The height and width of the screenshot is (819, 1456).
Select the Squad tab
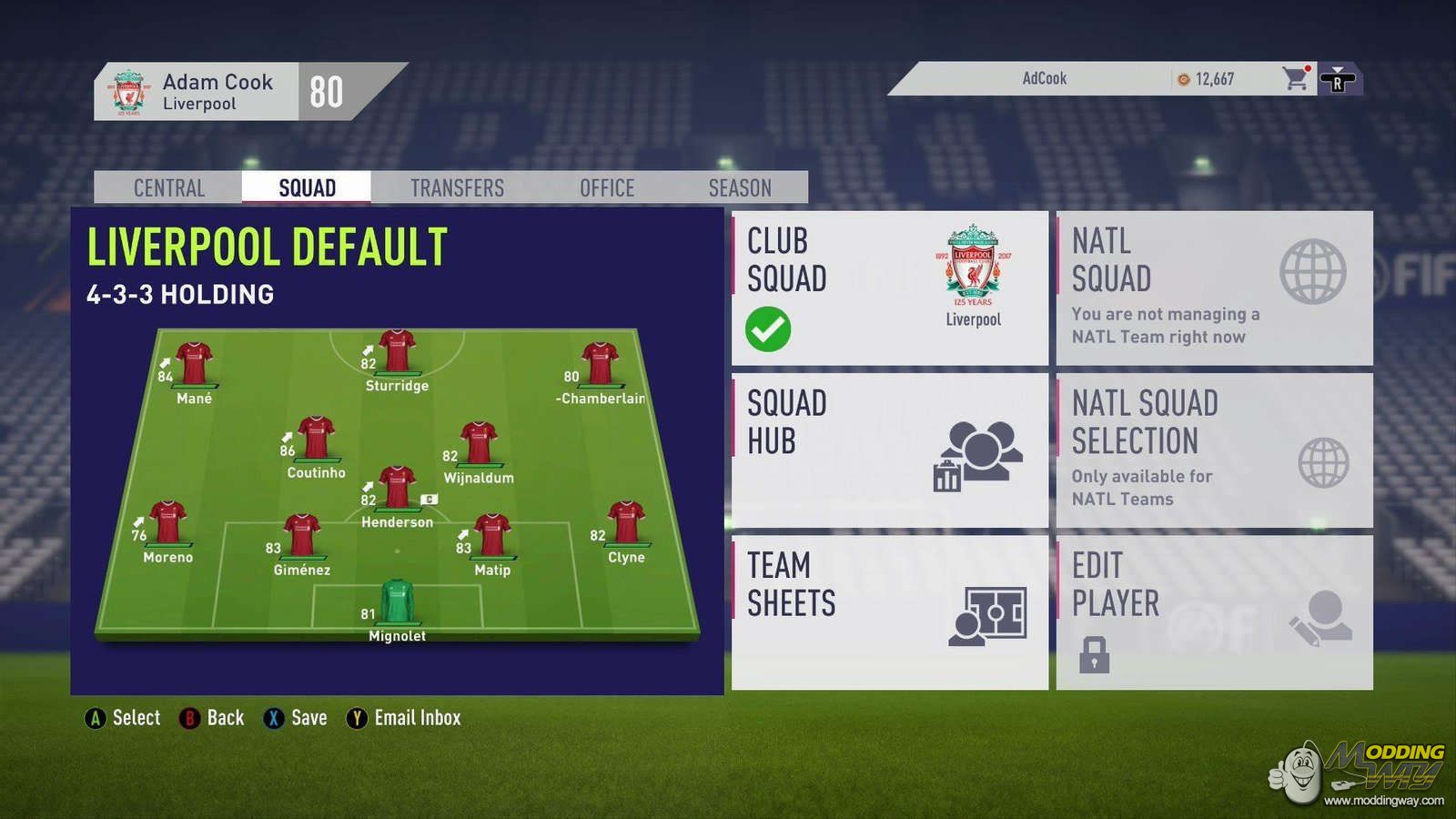tap(307, 187)
